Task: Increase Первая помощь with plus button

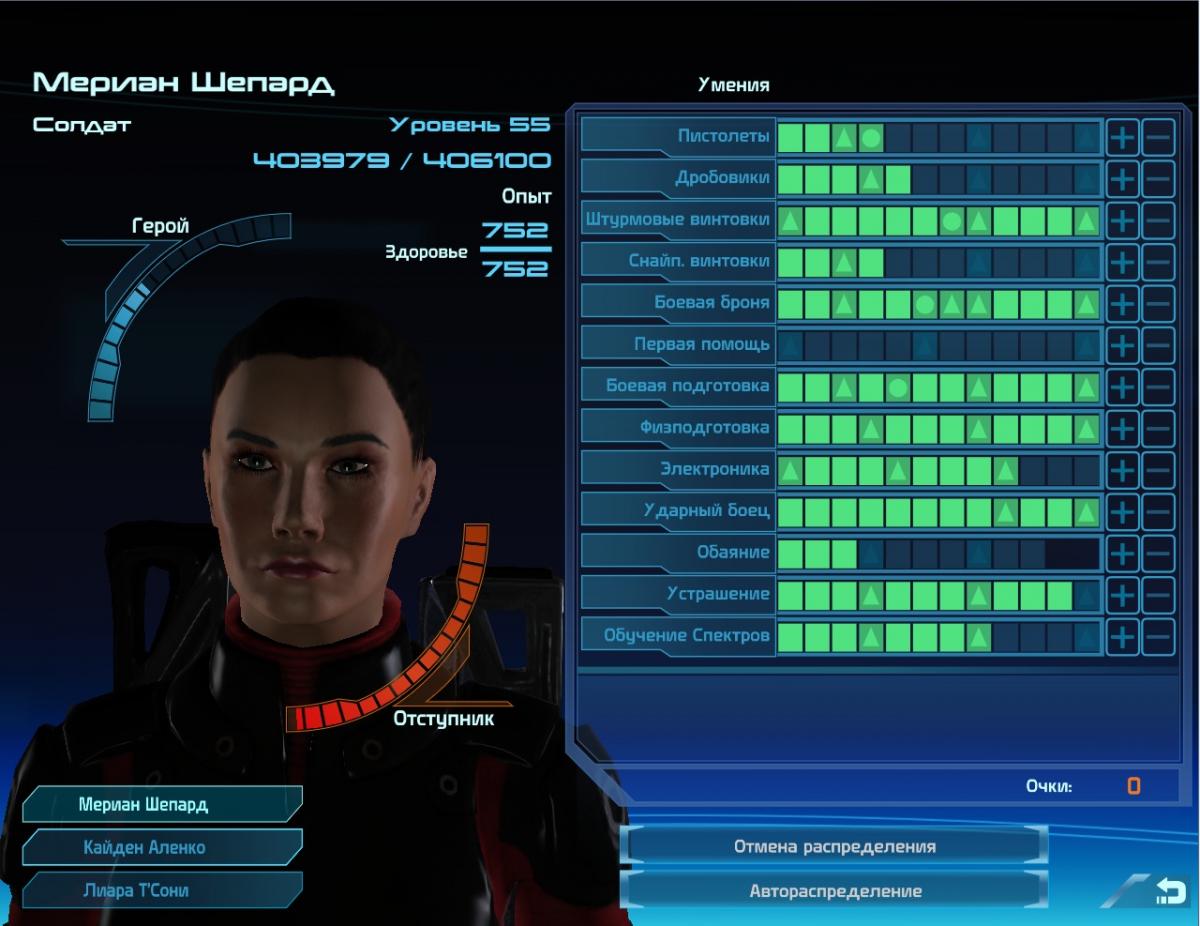Action: 1122,345
